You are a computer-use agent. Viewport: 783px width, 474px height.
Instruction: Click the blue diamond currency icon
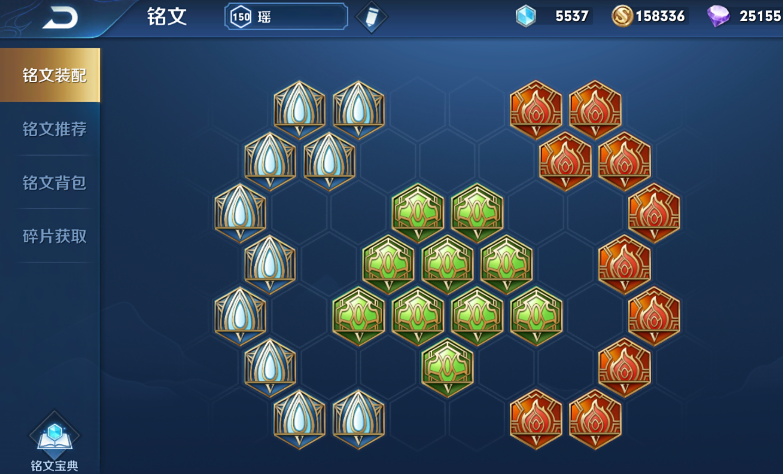pyautogui.click(x=526, y=16)
